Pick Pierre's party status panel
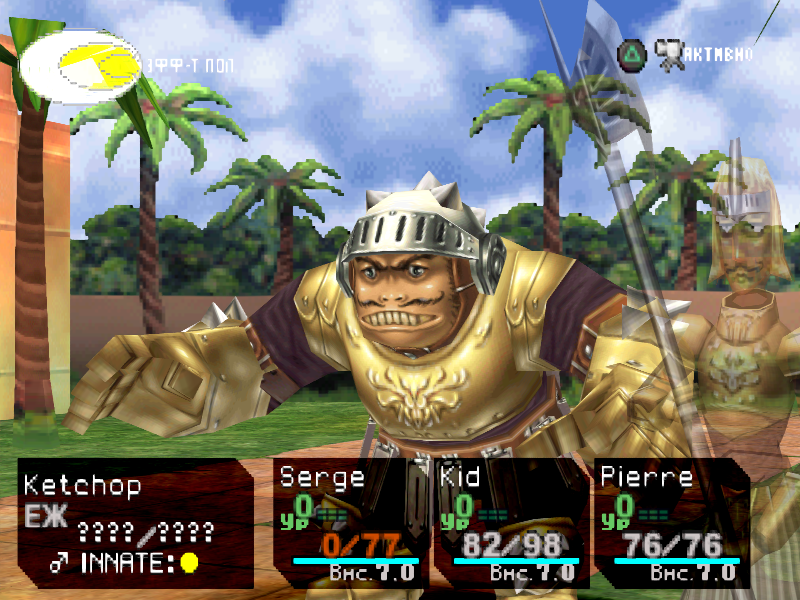Viewport: 800px width, 600px height. pyautogui.click(x=670, y=522)
